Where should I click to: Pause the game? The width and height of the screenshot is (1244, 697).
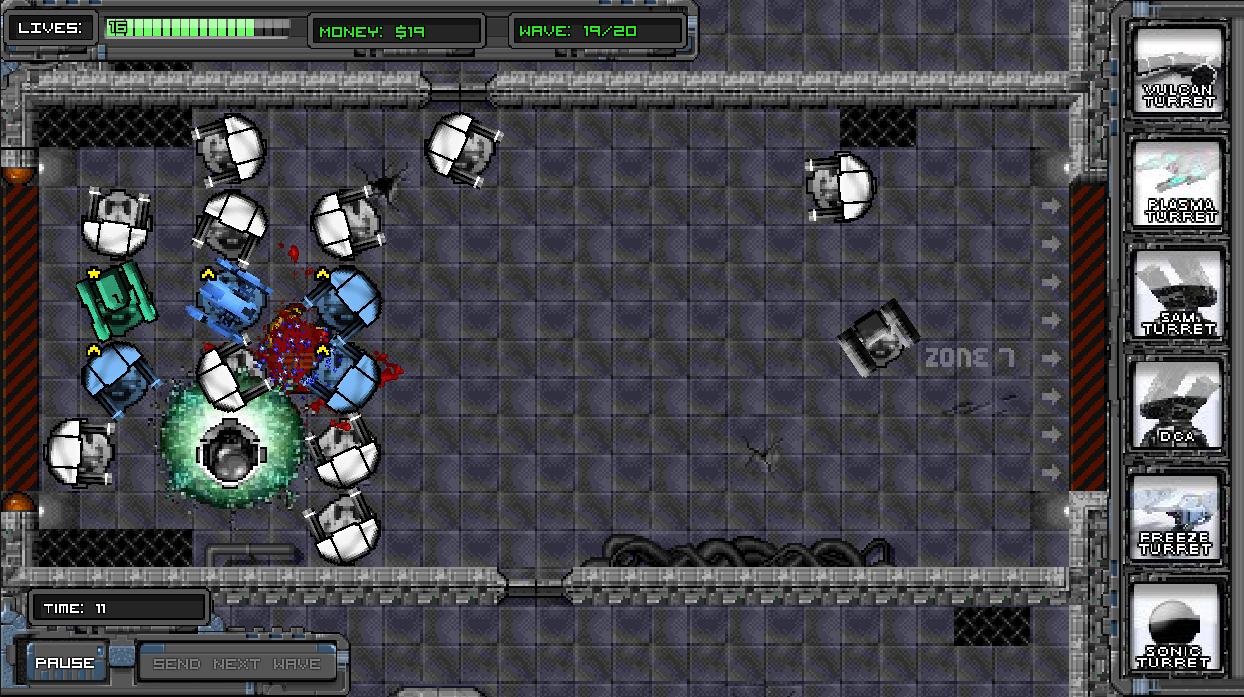click(x=65, y=663)
